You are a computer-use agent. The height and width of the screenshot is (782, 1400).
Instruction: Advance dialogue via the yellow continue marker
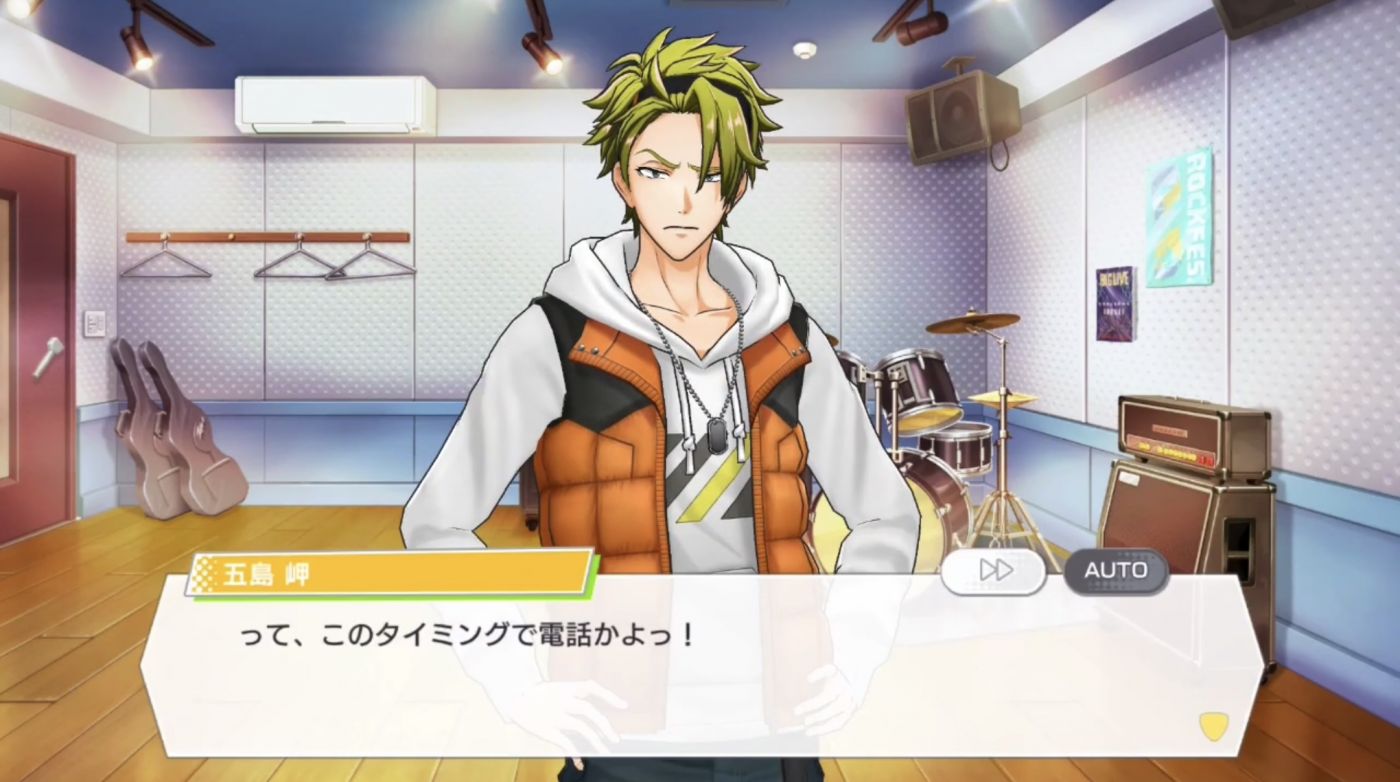click(x=1213, y=726)
